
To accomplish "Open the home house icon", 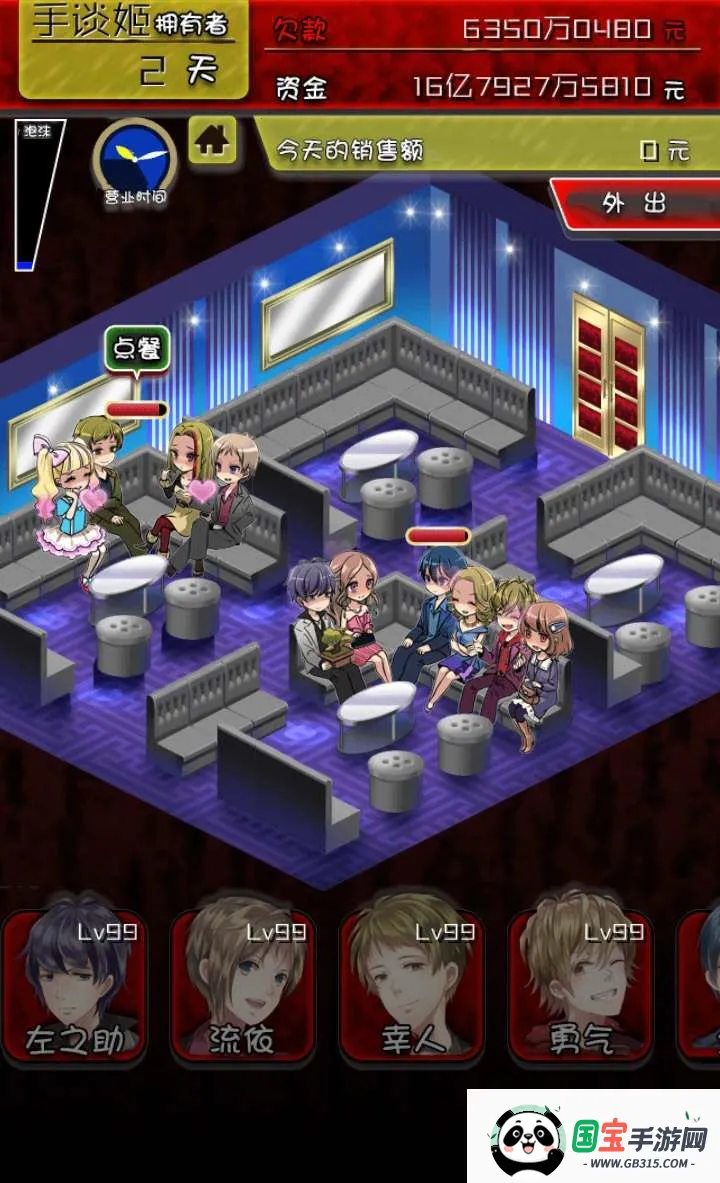I will [212, 140].
